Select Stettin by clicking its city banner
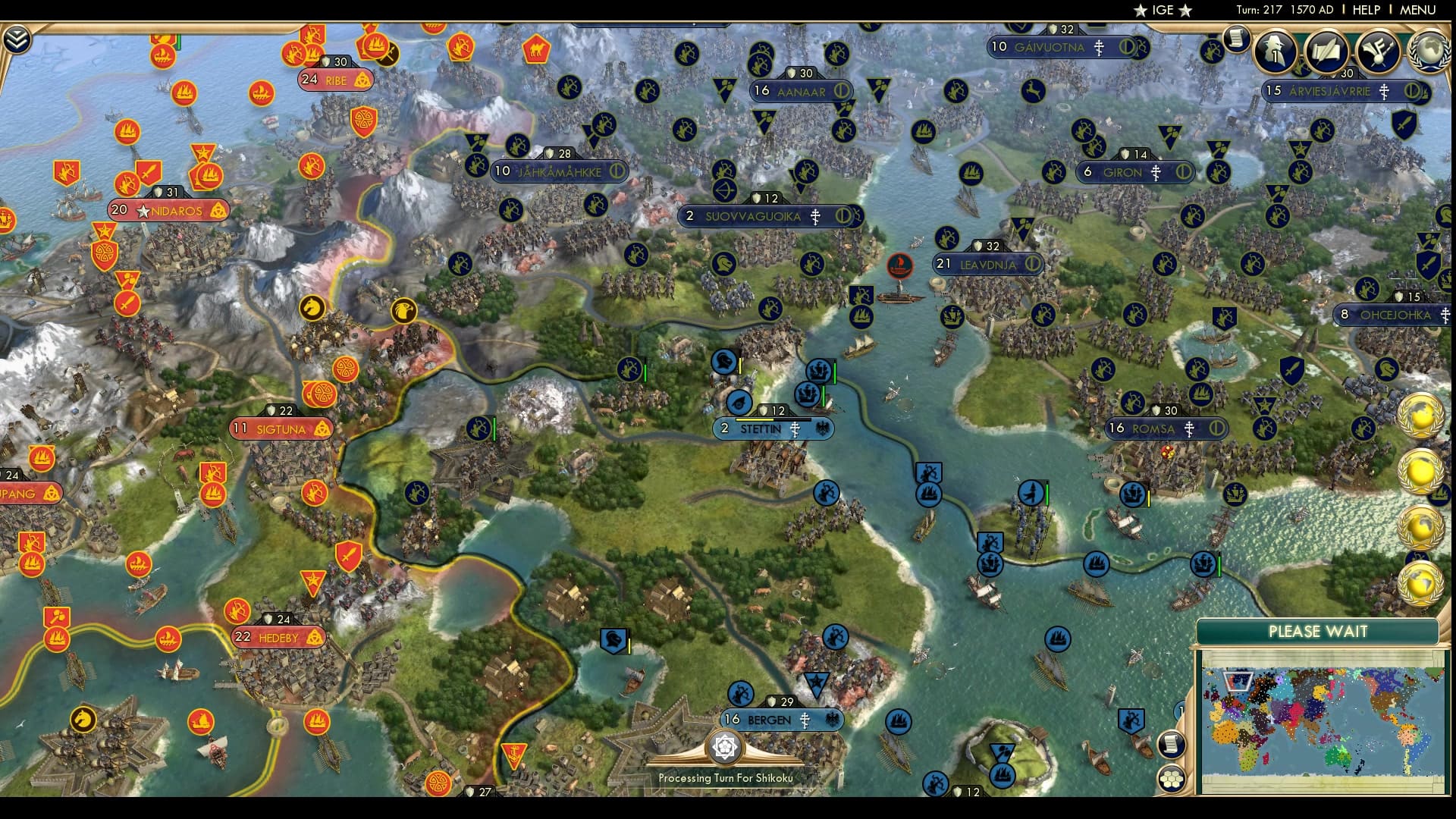The width and height of the screenshot is (1456, 819). (x=761, y=429)
